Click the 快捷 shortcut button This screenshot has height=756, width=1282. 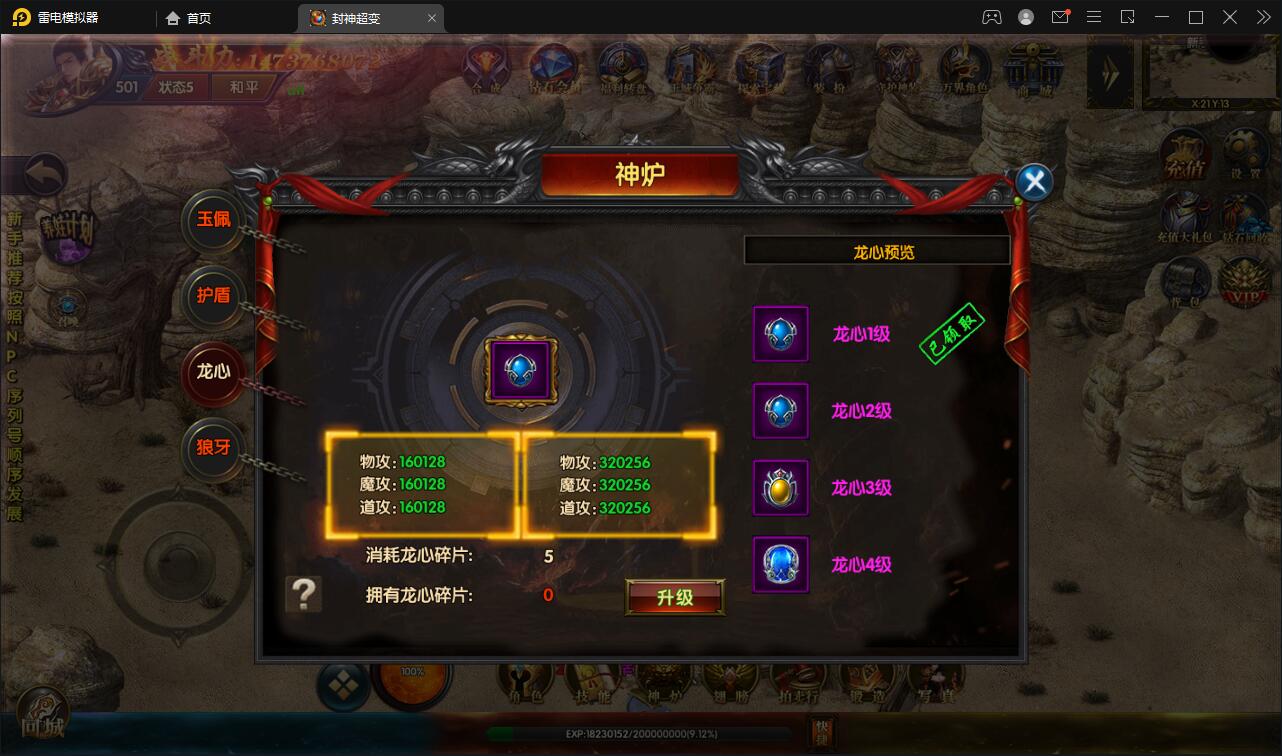(821, 732)
